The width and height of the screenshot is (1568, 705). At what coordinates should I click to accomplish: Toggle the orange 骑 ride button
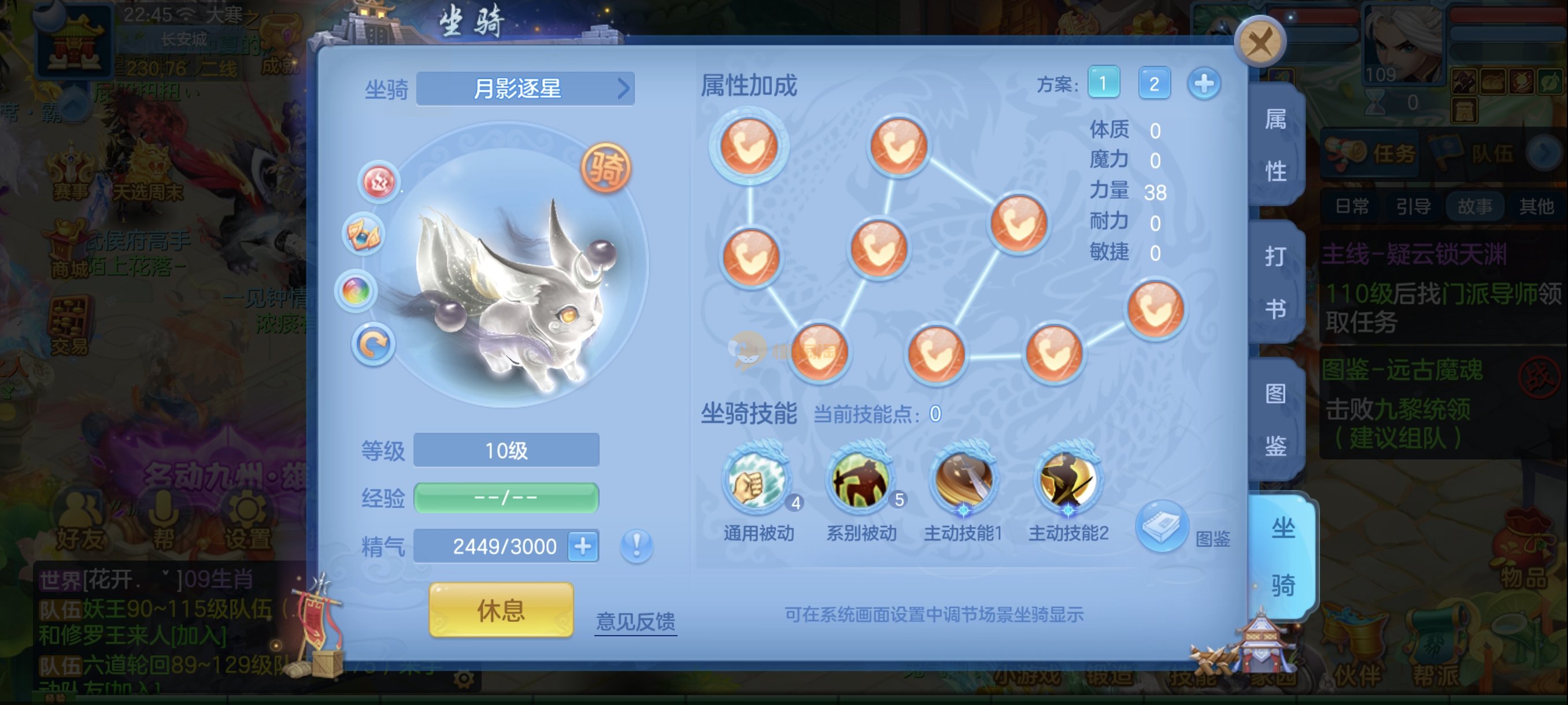[606, 168]
